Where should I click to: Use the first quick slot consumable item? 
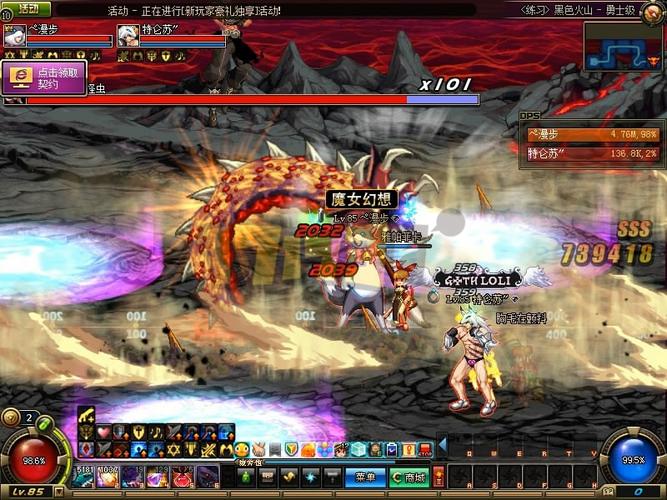pos(85,478)
